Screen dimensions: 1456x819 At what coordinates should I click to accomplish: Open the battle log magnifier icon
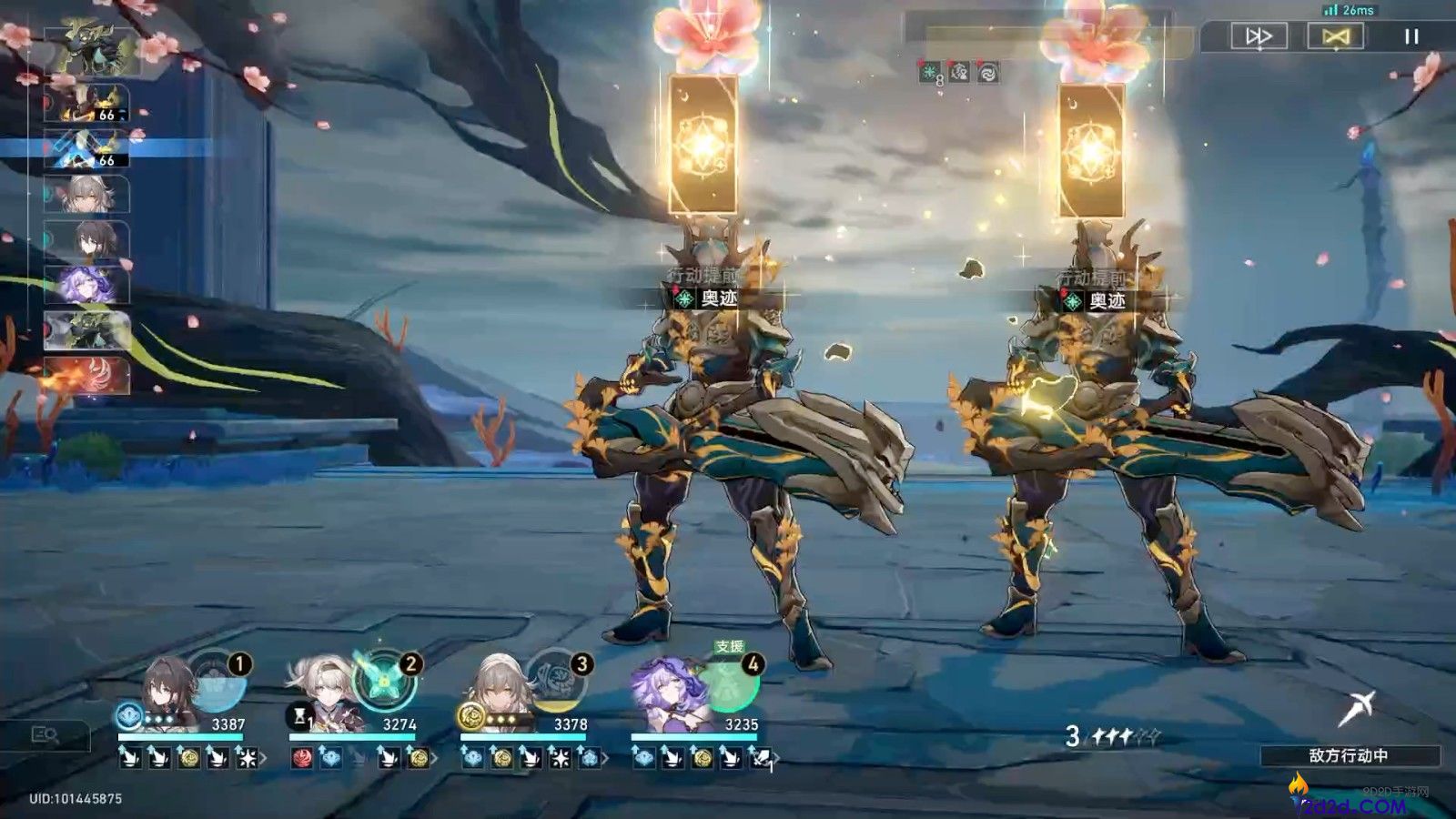pyautogui.click(x=45, y=735)
